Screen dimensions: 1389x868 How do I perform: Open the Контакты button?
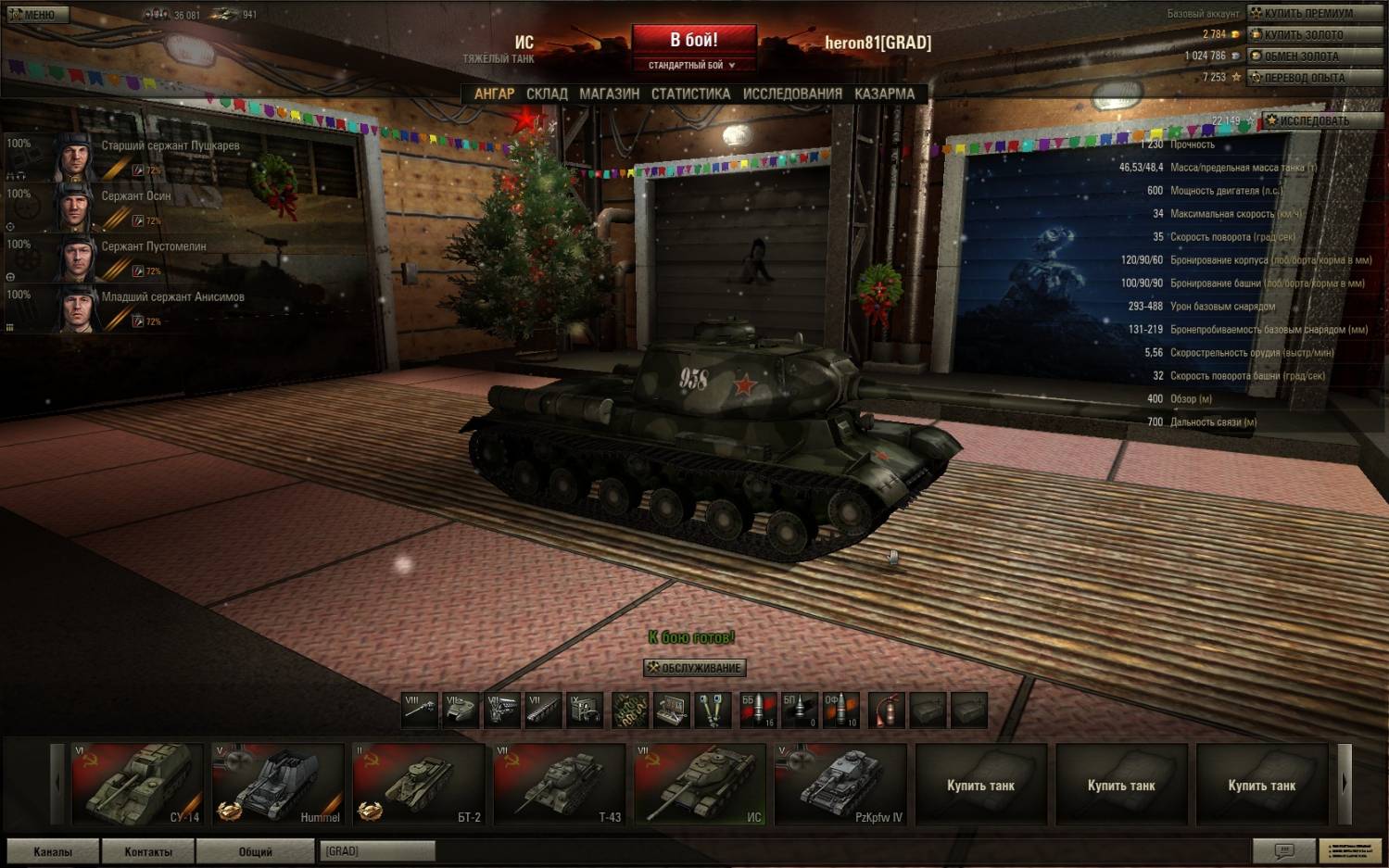coord(148,851)
